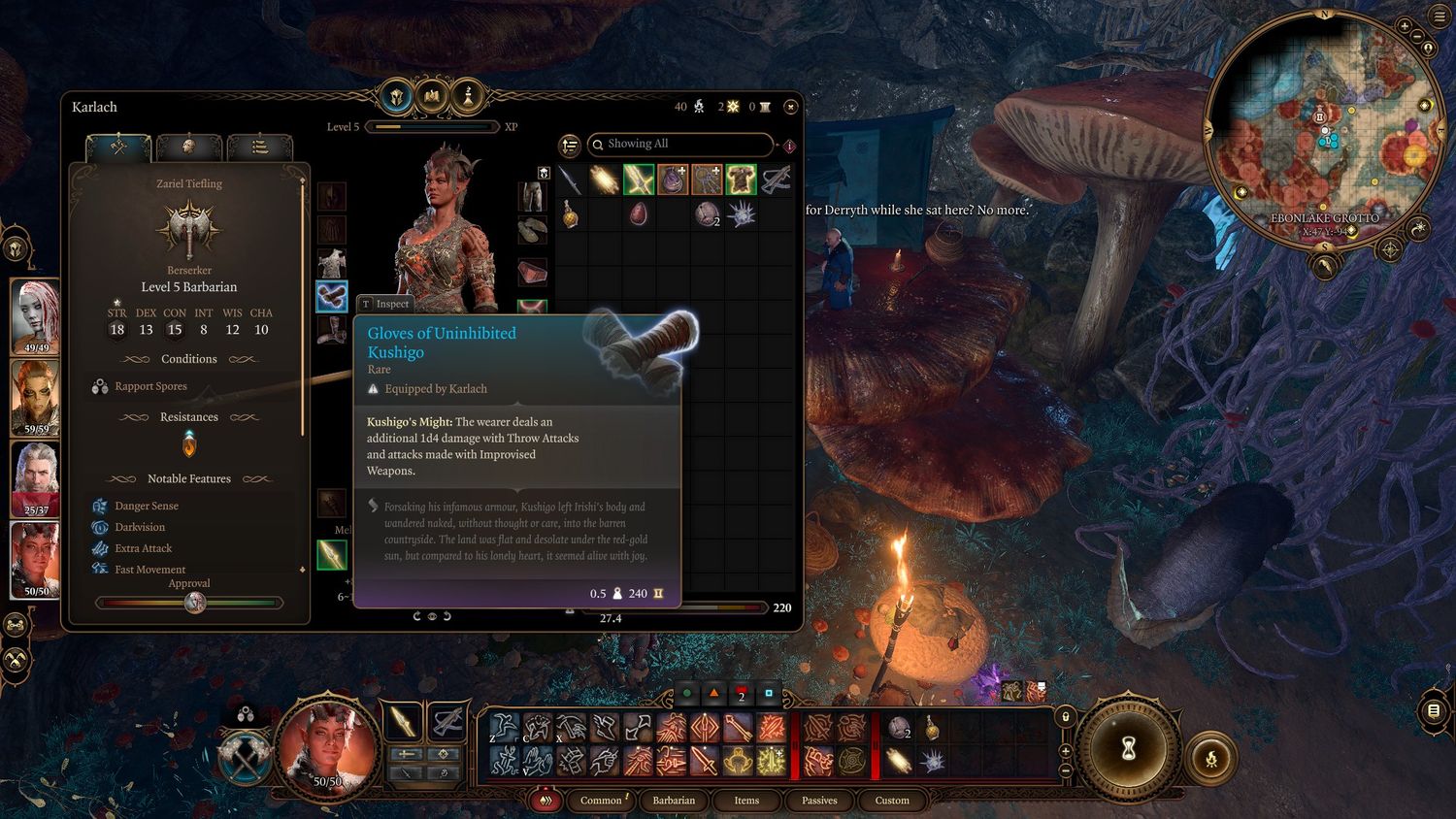This screenshot has width=1456, height=819.
Task: Select the equipped gloves slot
Action: pos(332,295)
